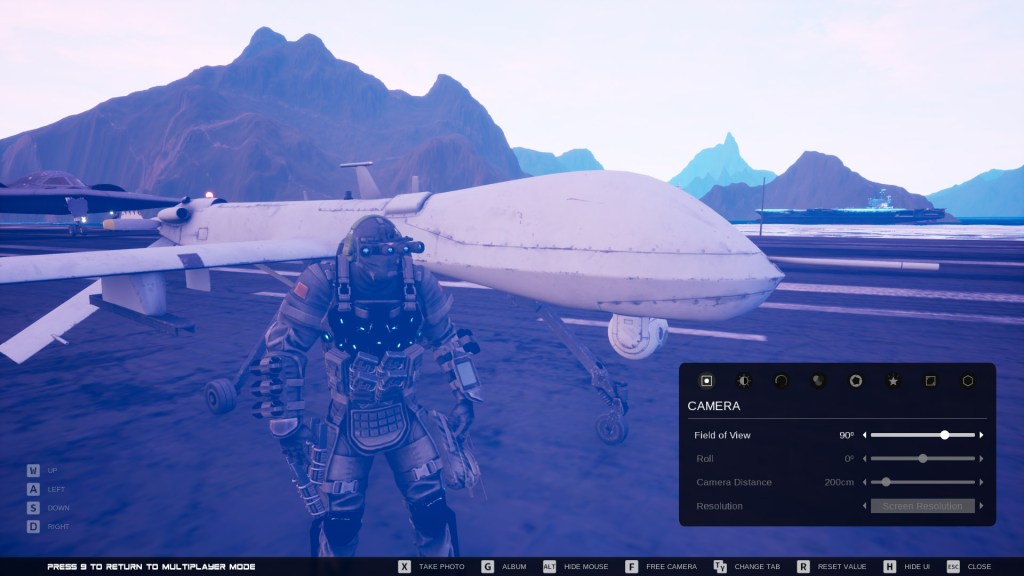Image resolution: width=1024 pixels, height=576 pixels.
Task: Open the star icon tab
Action: (893, 381)
